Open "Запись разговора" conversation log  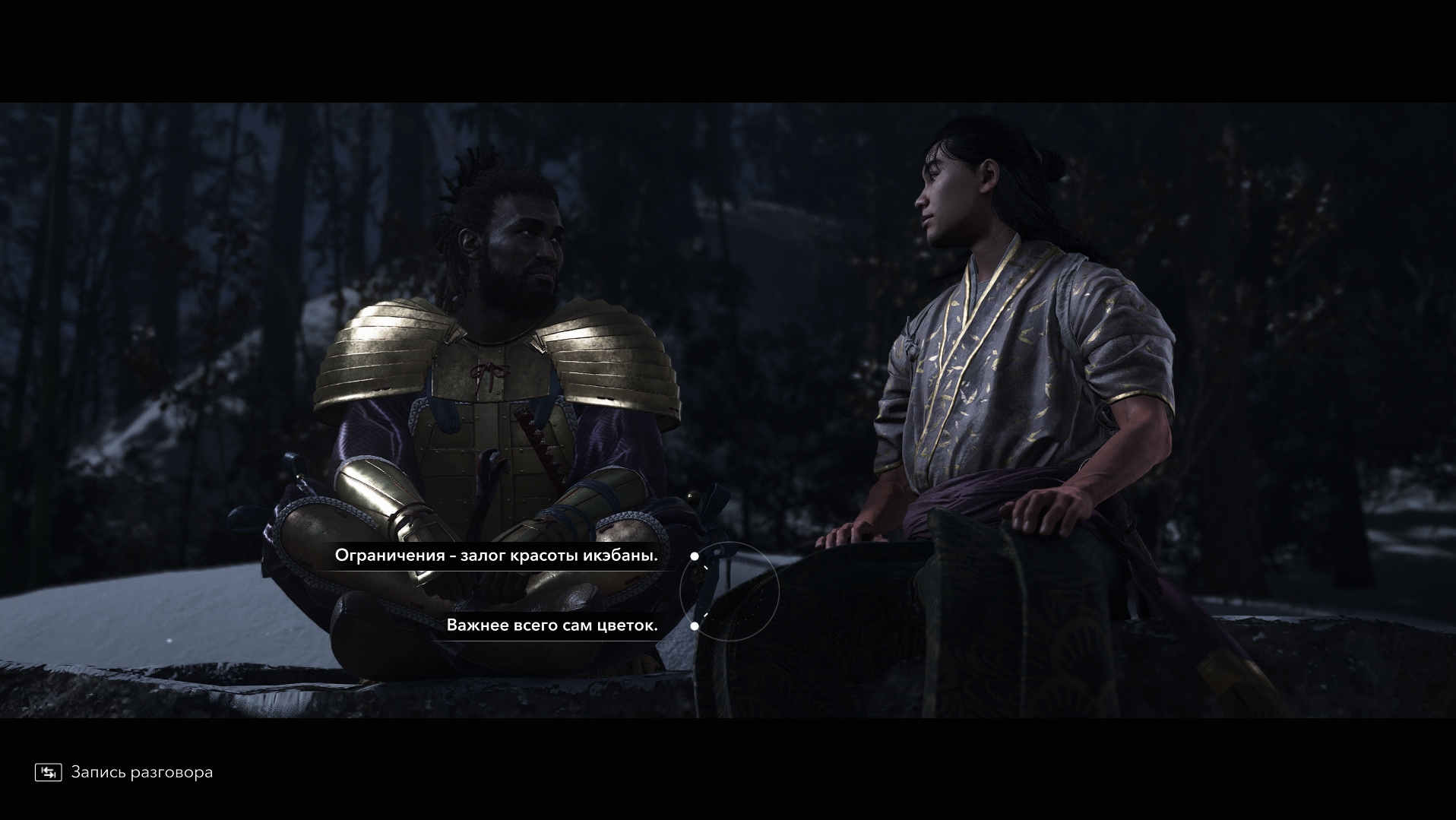tap(125, 772)
